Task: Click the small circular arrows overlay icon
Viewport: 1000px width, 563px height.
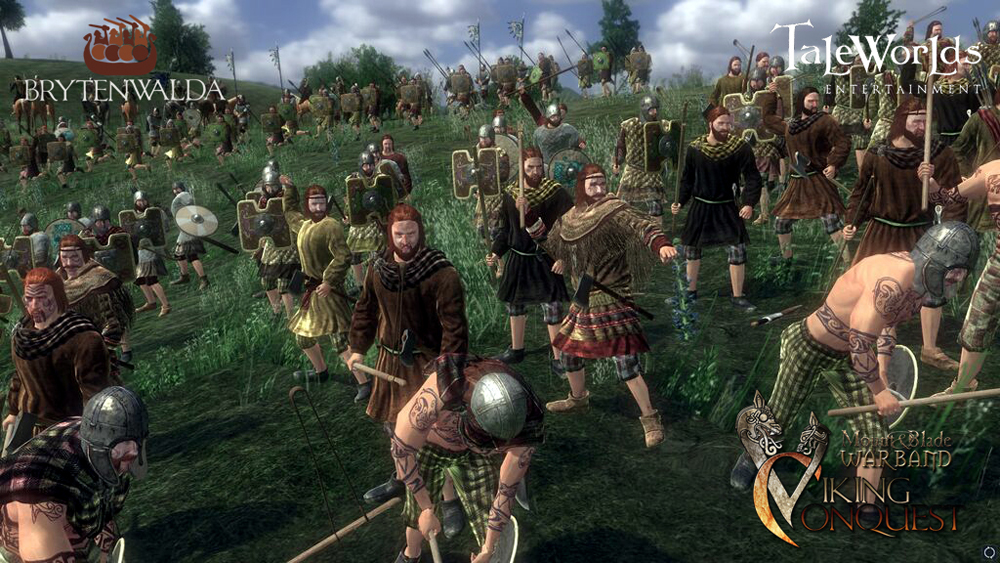Action: click(989, 551)
